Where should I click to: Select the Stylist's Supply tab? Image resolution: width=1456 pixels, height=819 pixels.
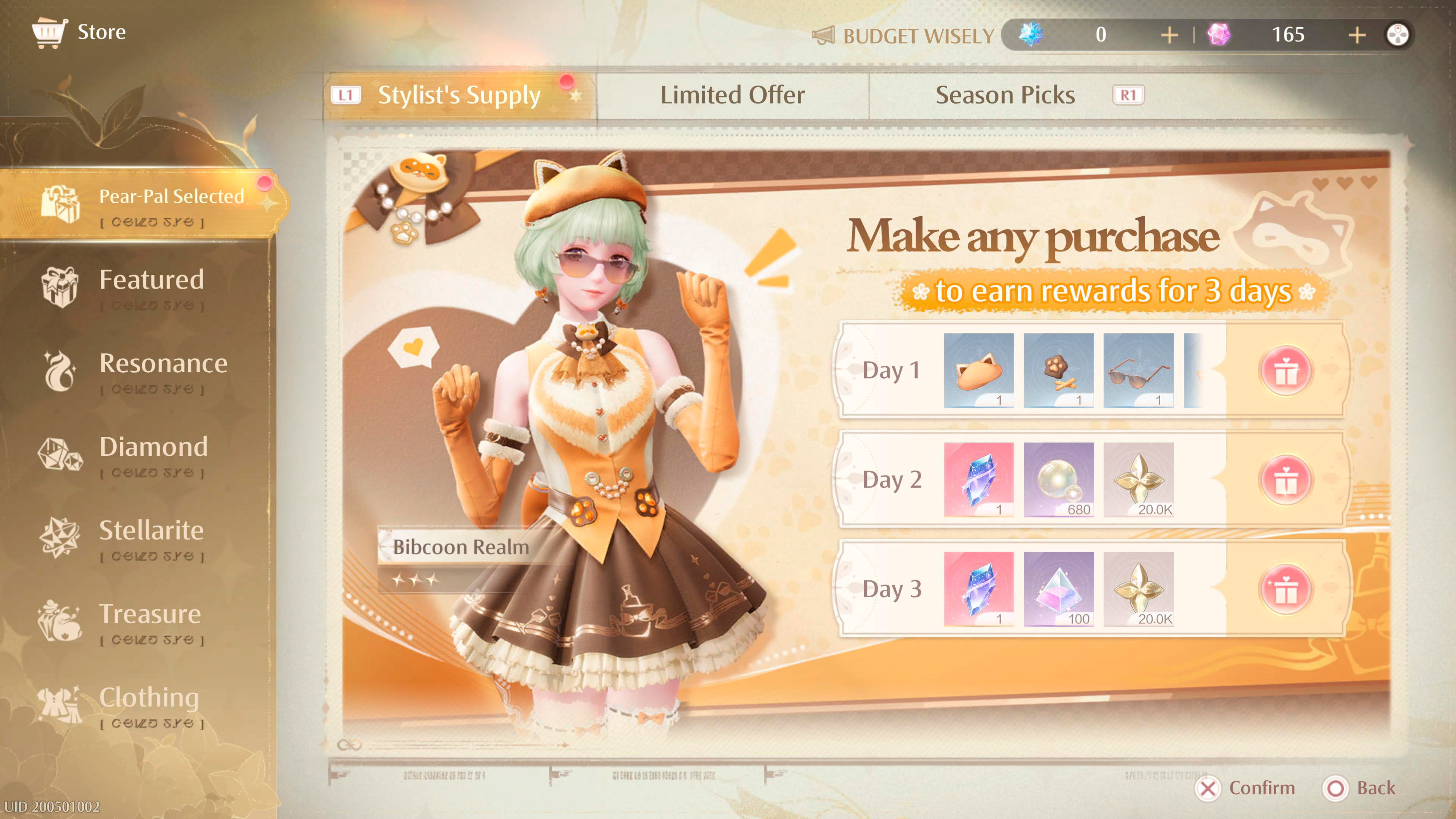(x=460, y=94)
